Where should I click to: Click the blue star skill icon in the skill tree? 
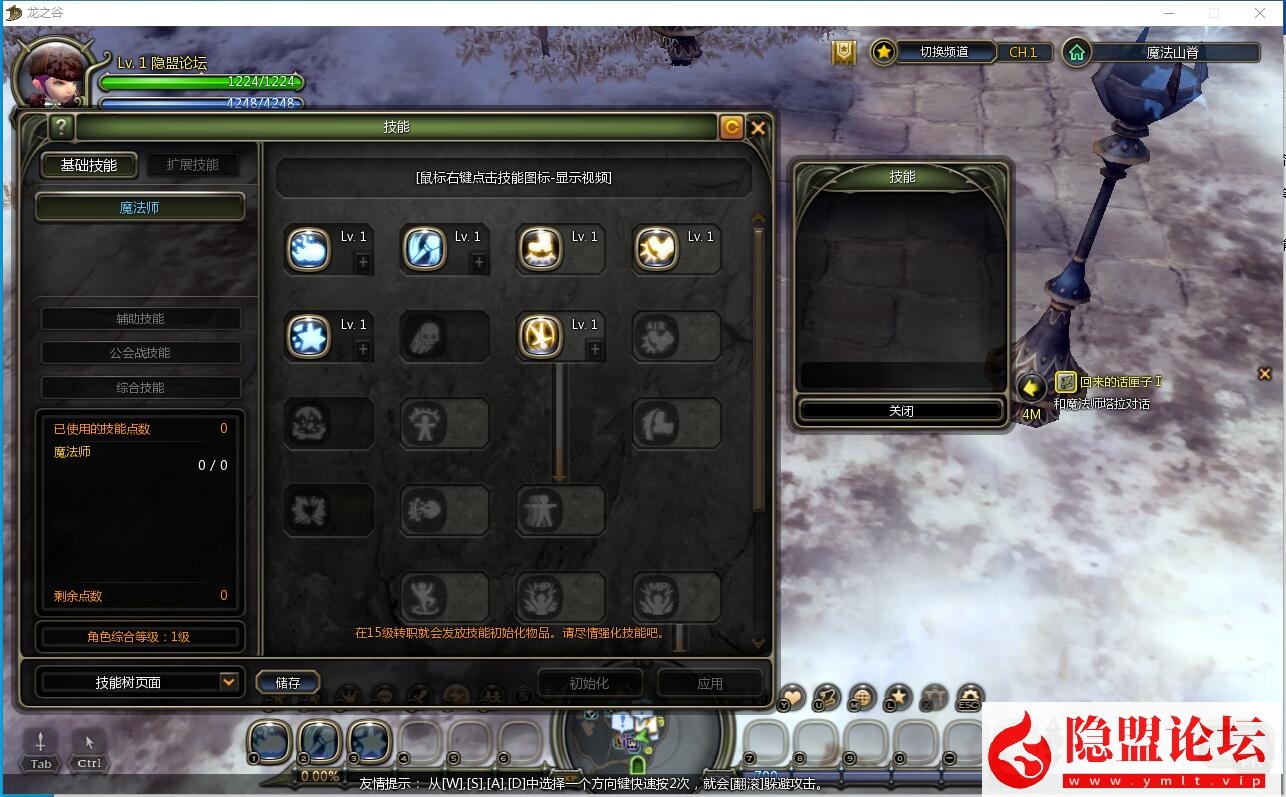click(309, 336)
